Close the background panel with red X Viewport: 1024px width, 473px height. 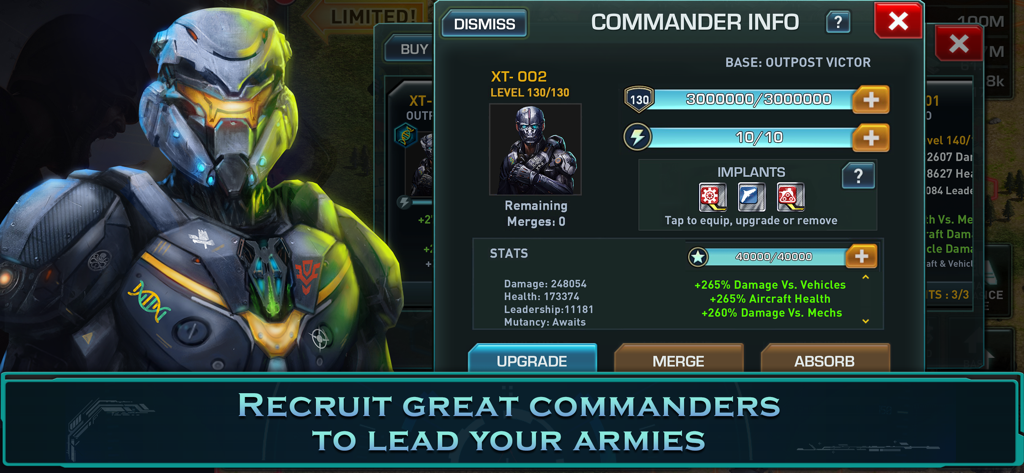[x=958, y=43]
